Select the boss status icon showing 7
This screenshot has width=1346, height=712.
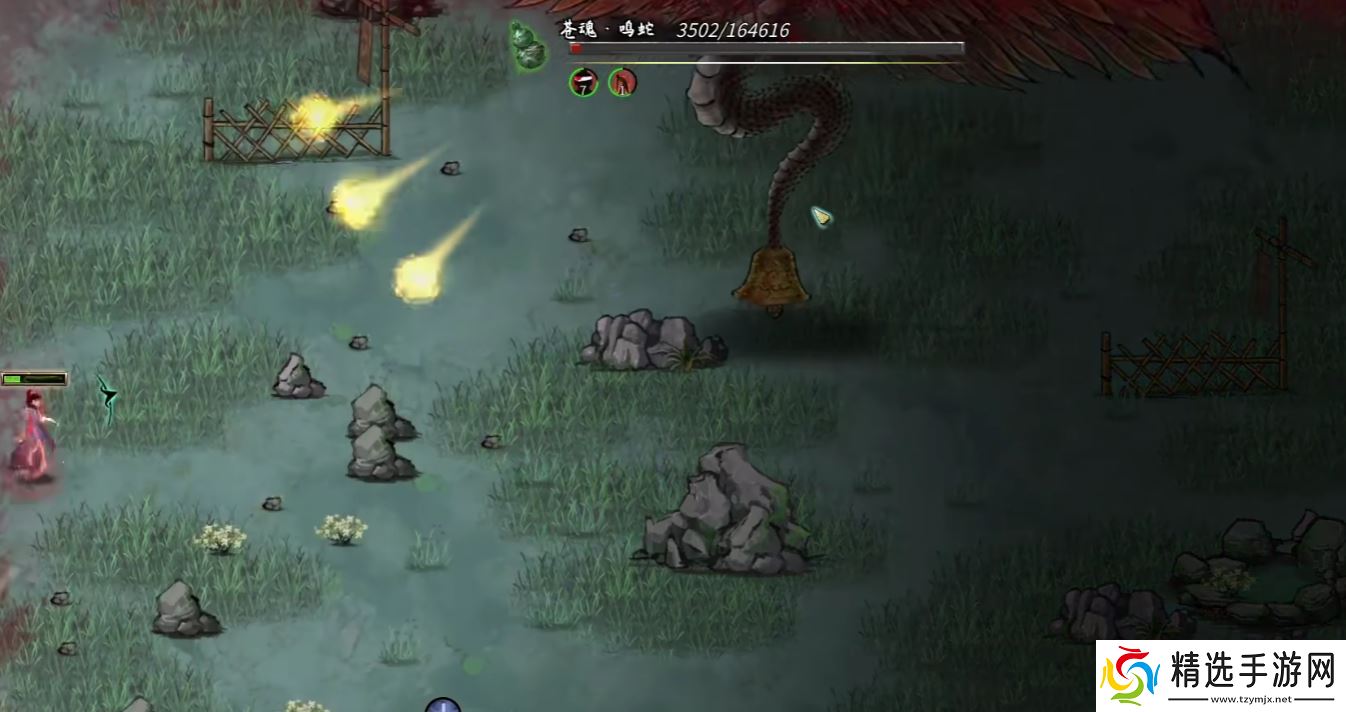(x=584, y=82)
